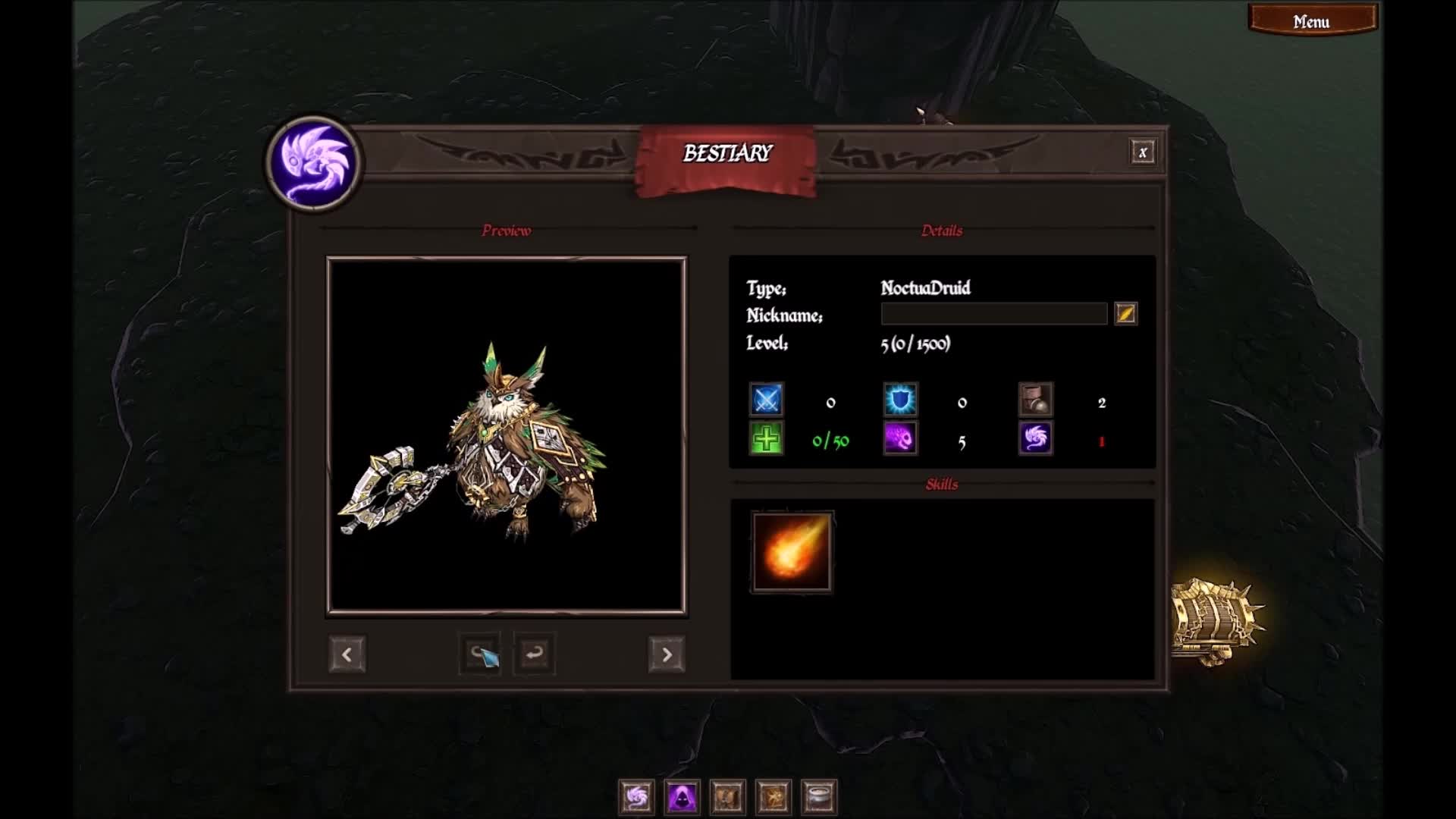Image resolution: width=1456 pixels, height=819 pixels.
Task: Select the Bestiary tab icon at bottom
Action: (x=635, y=798)
